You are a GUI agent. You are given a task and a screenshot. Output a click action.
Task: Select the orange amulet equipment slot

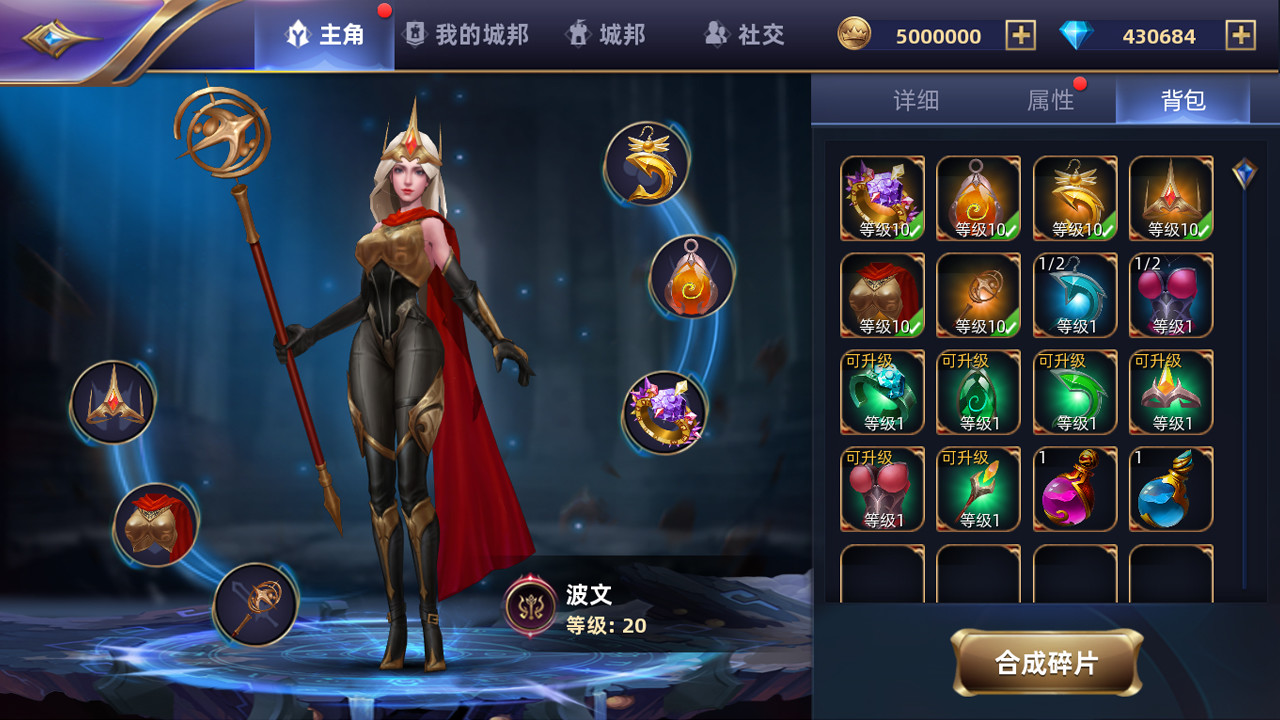692,277
